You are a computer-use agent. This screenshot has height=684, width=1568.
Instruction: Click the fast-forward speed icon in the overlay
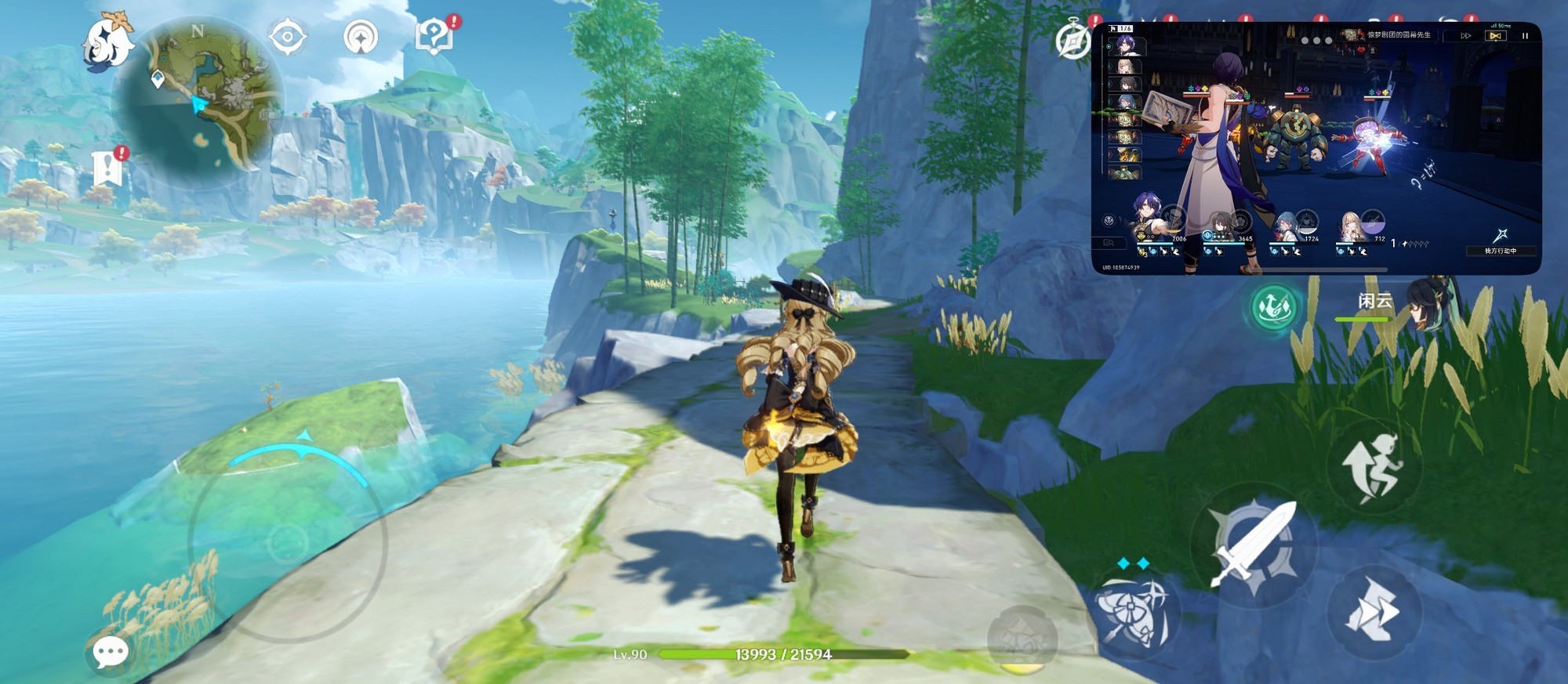(x=1466, y=36)
